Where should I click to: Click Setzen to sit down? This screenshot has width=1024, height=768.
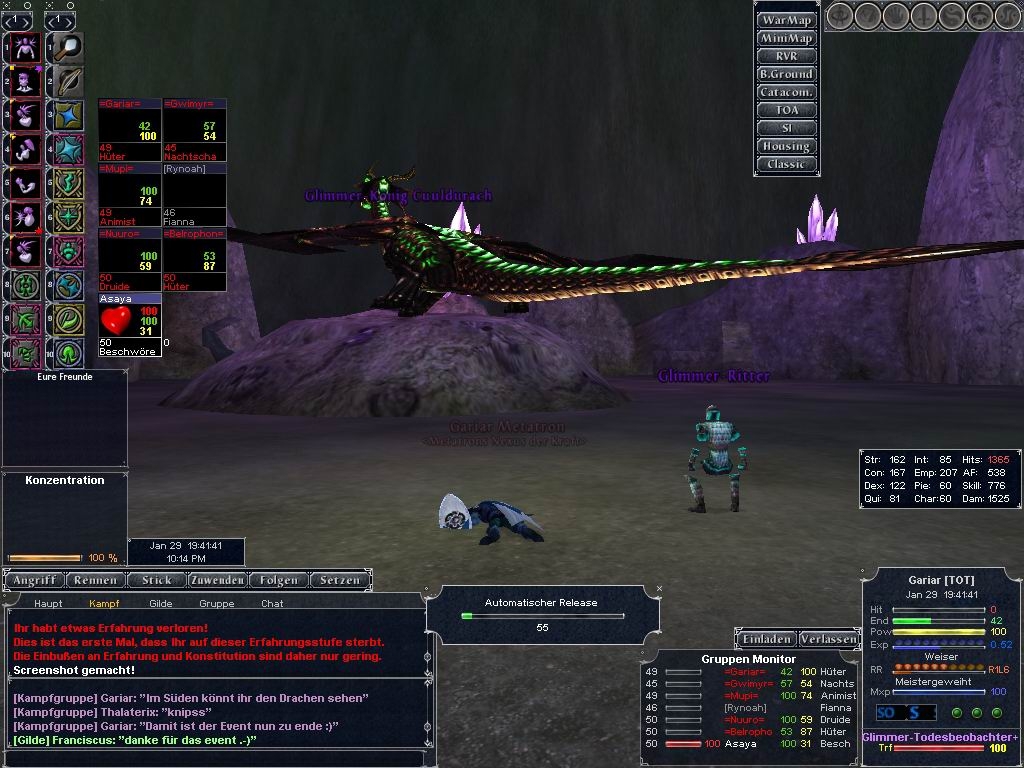click(x=340, y=580)
